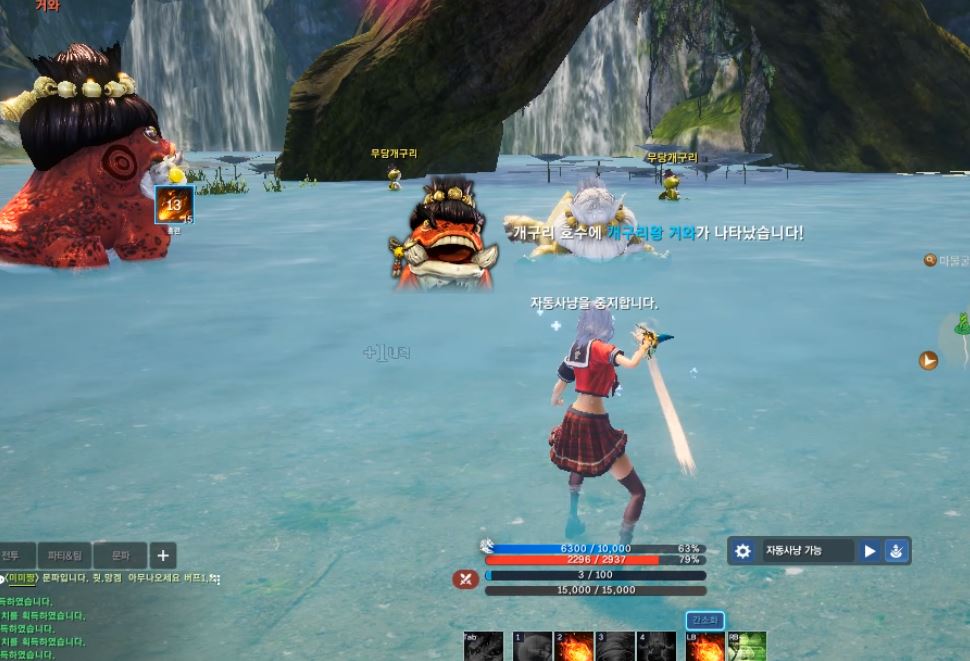Image resolution: width=970 pixels, height=661 pixels.
Task: Select the 문파 chat tab
Action: click(x=120, y=555)
